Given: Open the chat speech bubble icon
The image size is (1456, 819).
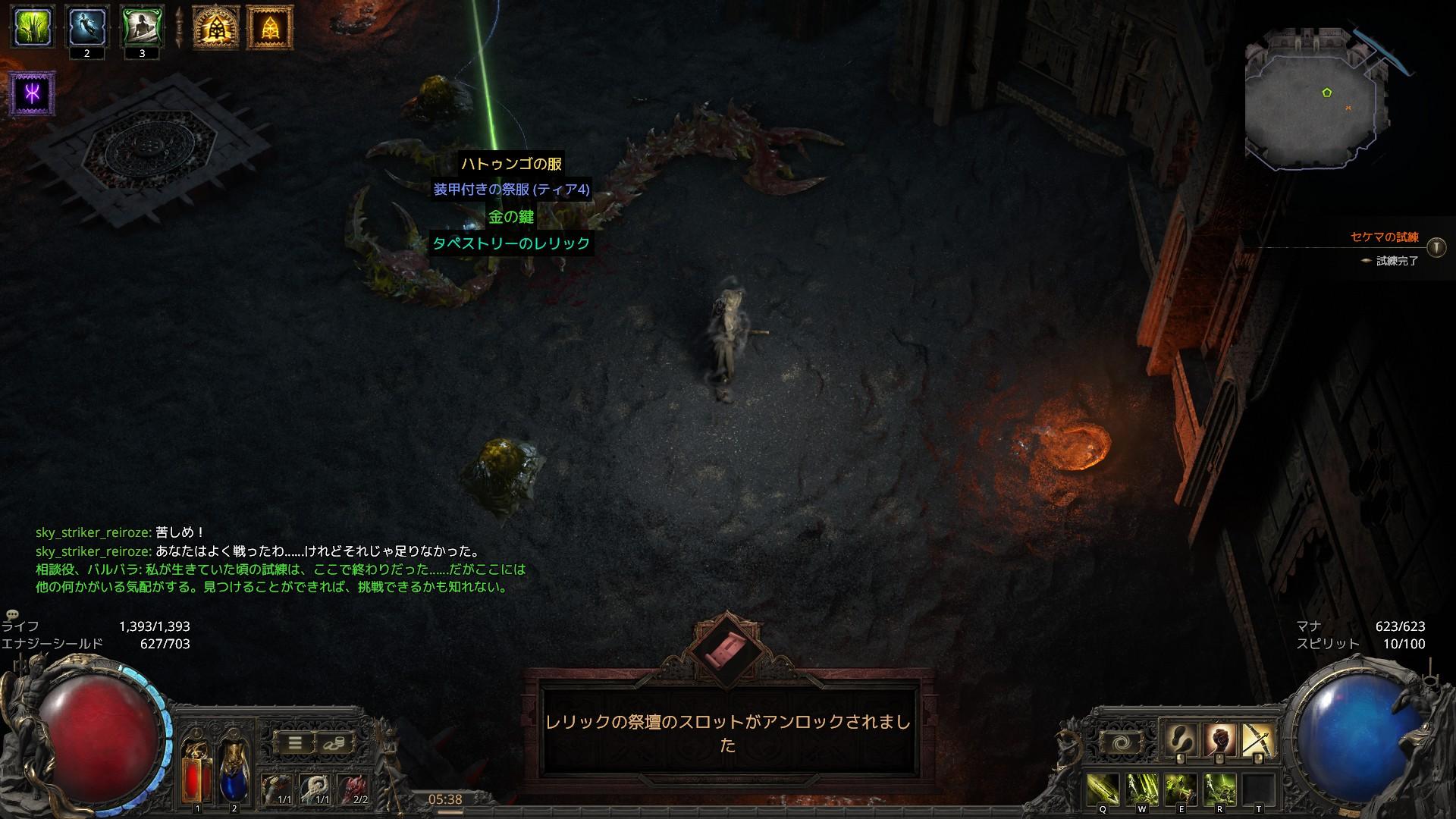Looking at the screenshot, I should point(12,614).
